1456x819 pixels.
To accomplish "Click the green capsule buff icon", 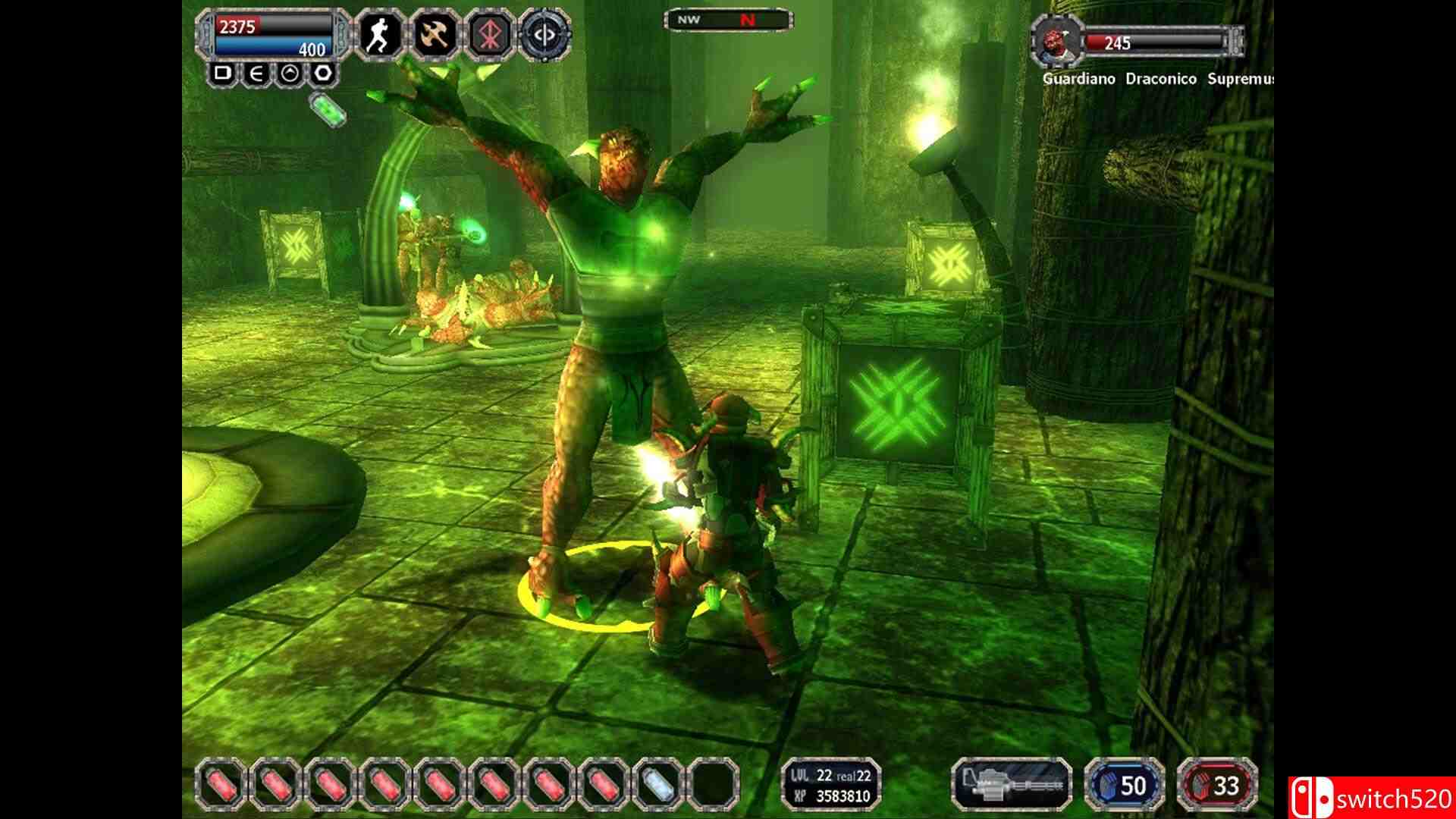I will click(329, 108).
